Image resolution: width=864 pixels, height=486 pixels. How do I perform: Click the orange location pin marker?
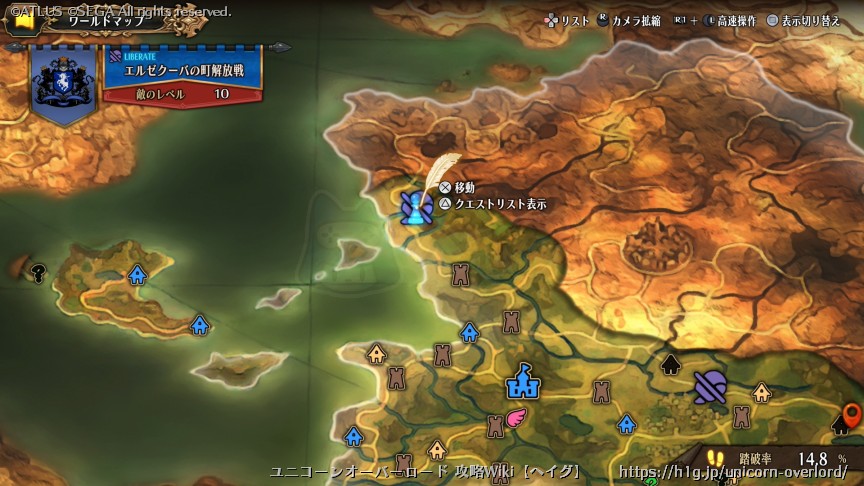[x=852, y=415]
